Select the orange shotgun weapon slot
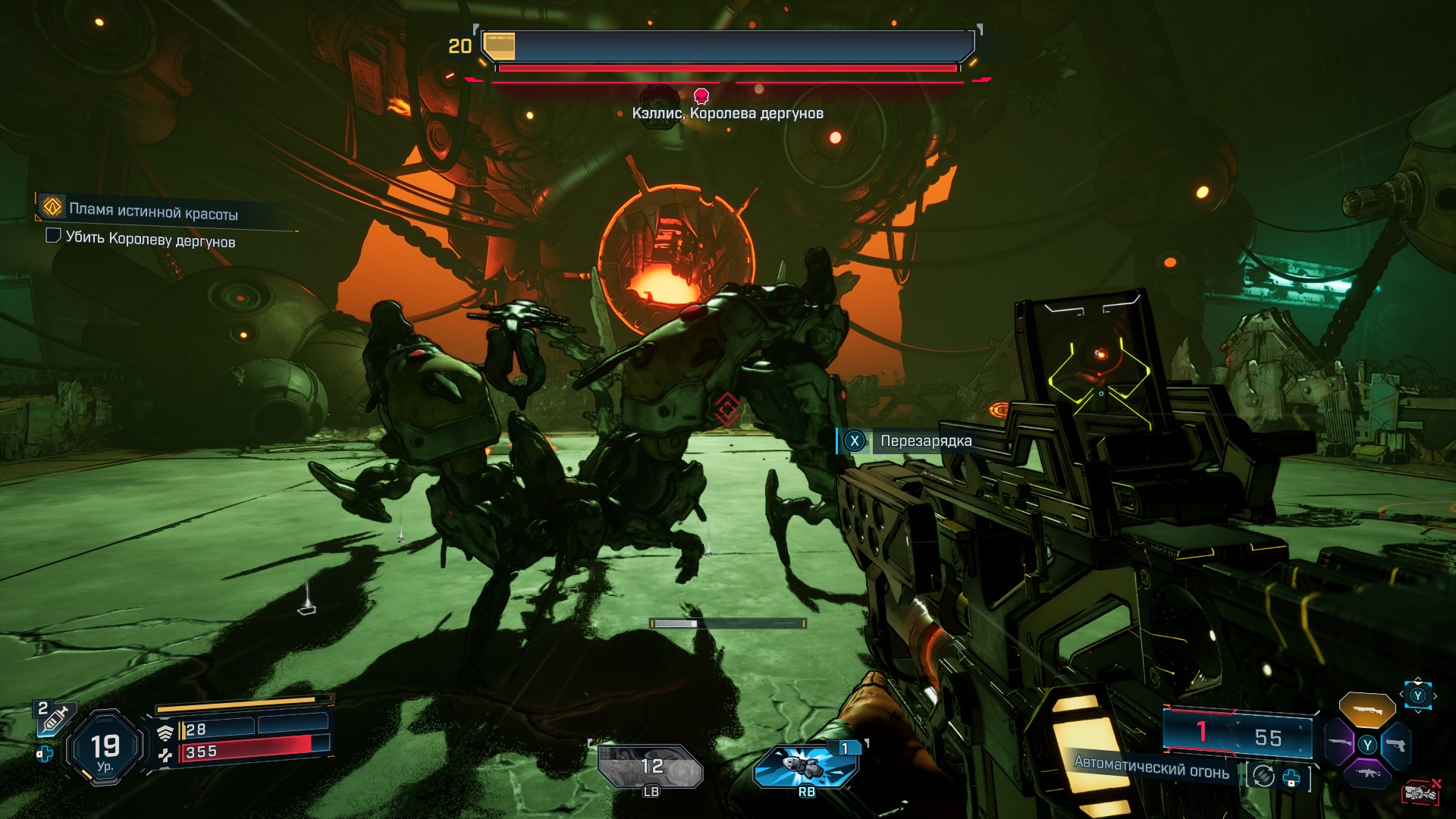The height and width of the screenshot is (819, 1456). [1367, 709]
